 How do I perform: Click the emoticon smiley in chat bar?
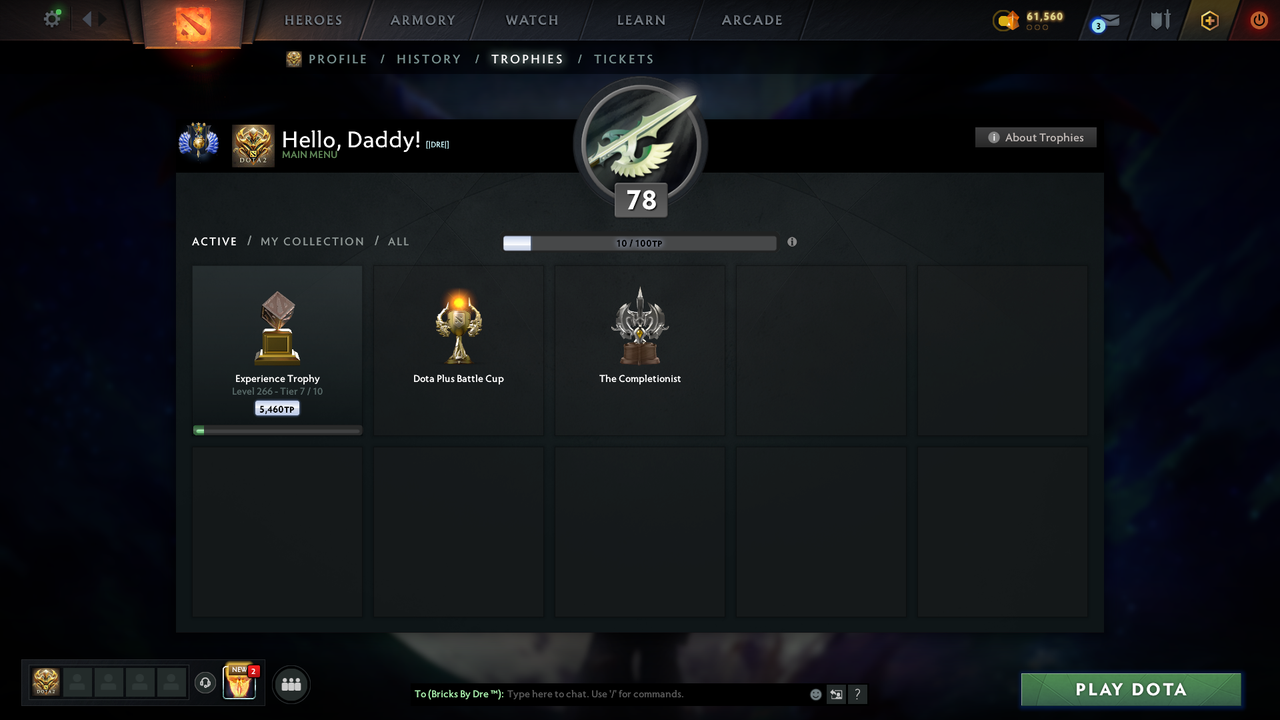tap(815, 693)
